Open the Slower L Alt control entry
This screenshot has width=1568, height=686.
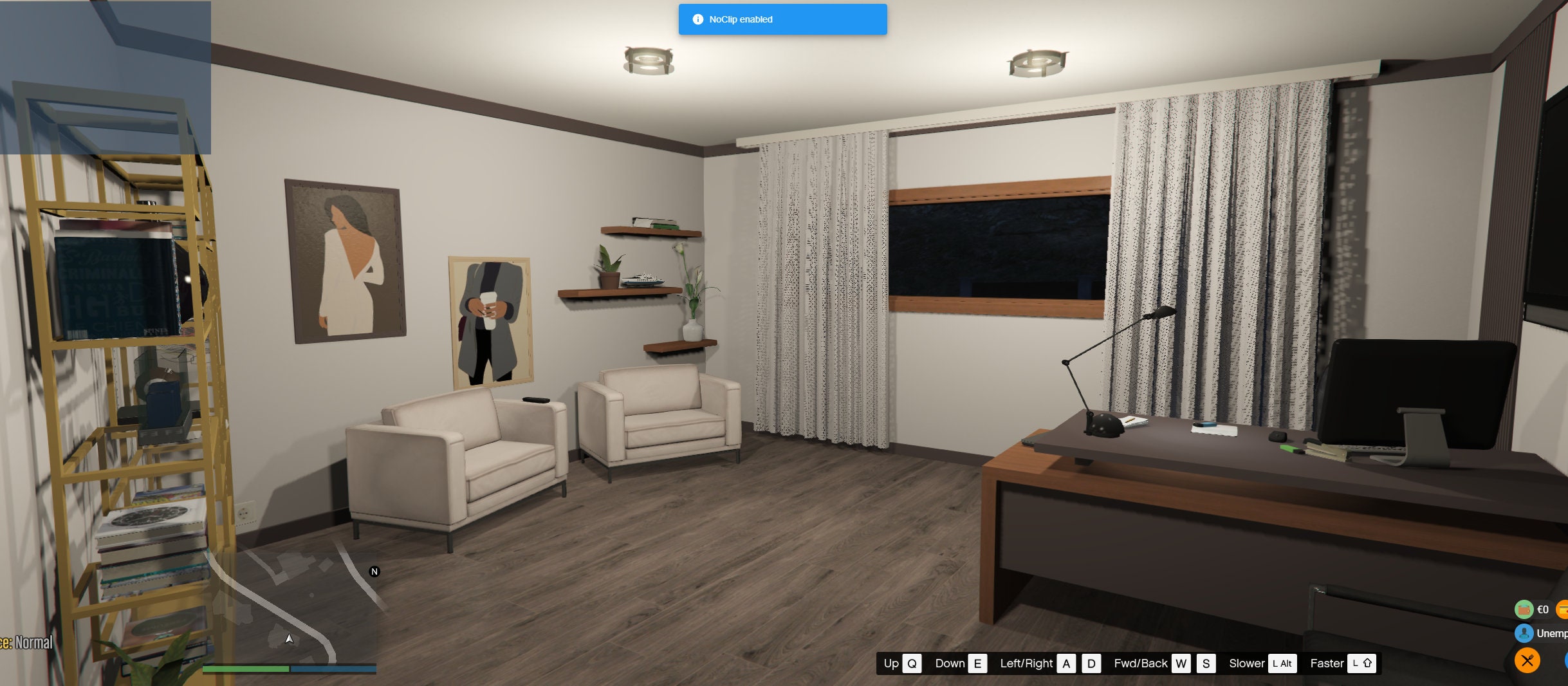click(1264, 663)
